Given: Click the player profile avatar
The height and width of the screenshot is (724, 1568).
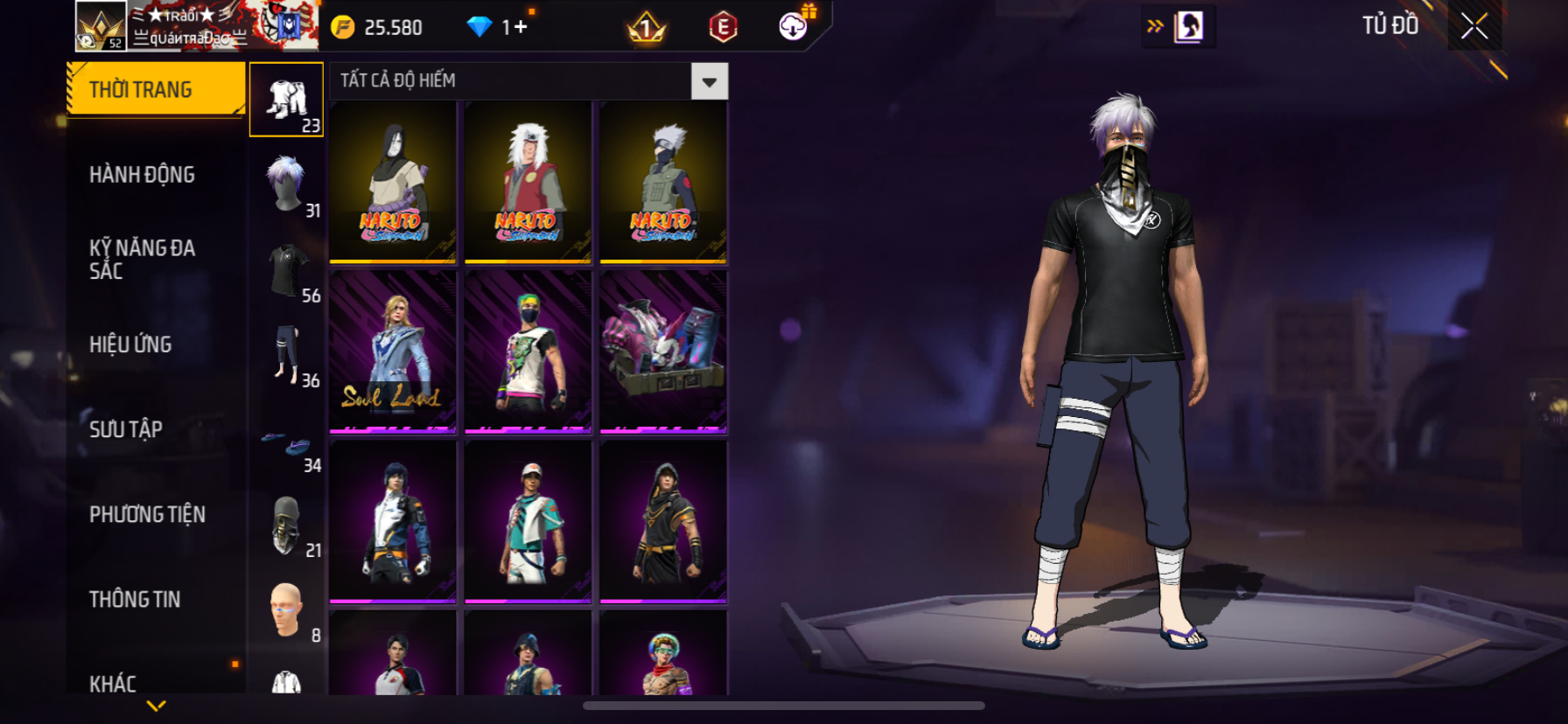Looking at the screenshot, I should tap(101, 26).
